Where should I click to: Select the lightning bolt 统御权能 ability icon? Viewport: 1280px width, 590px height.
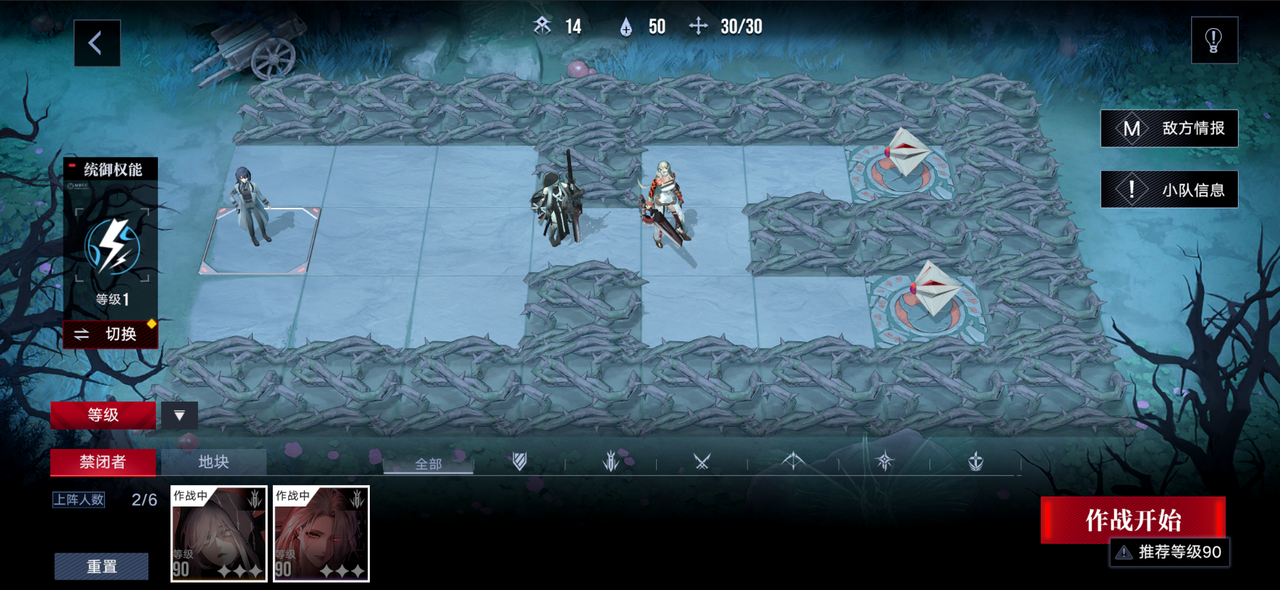110,246
